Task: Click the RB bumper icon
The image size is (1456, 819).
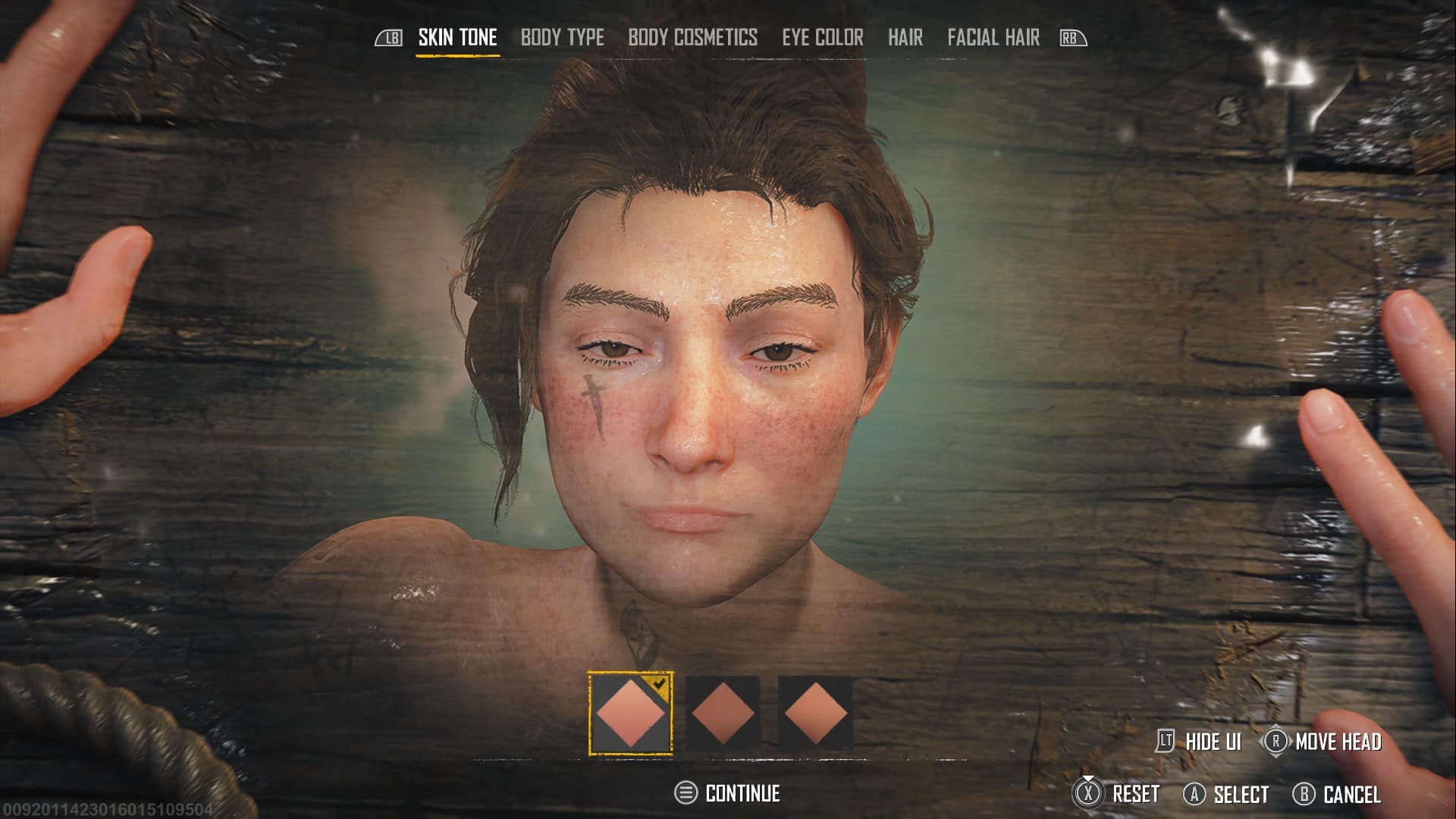Action: pos(1072,36)
